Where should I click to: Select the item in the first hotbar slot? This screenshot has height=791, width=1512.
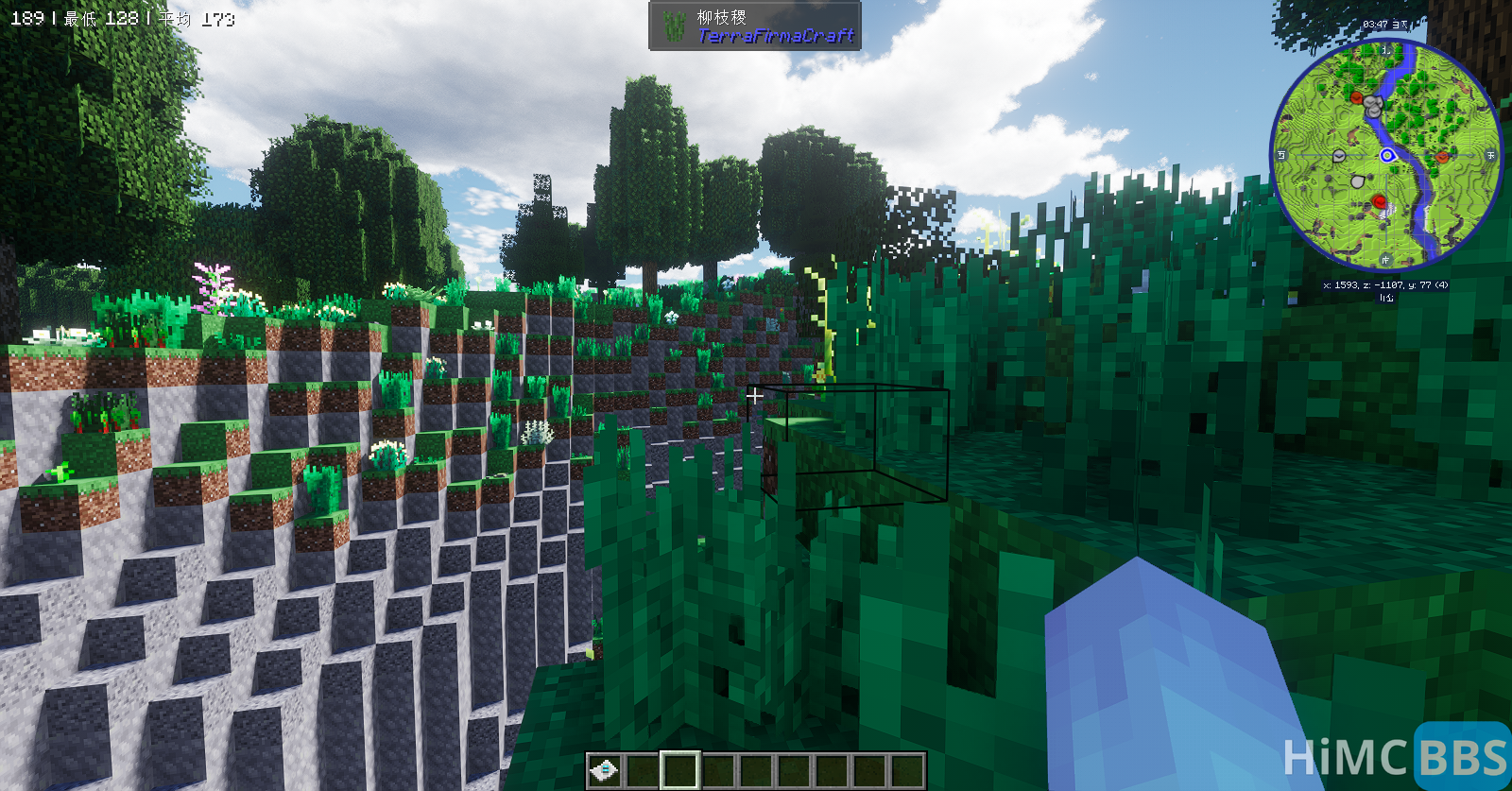[605, 770]
